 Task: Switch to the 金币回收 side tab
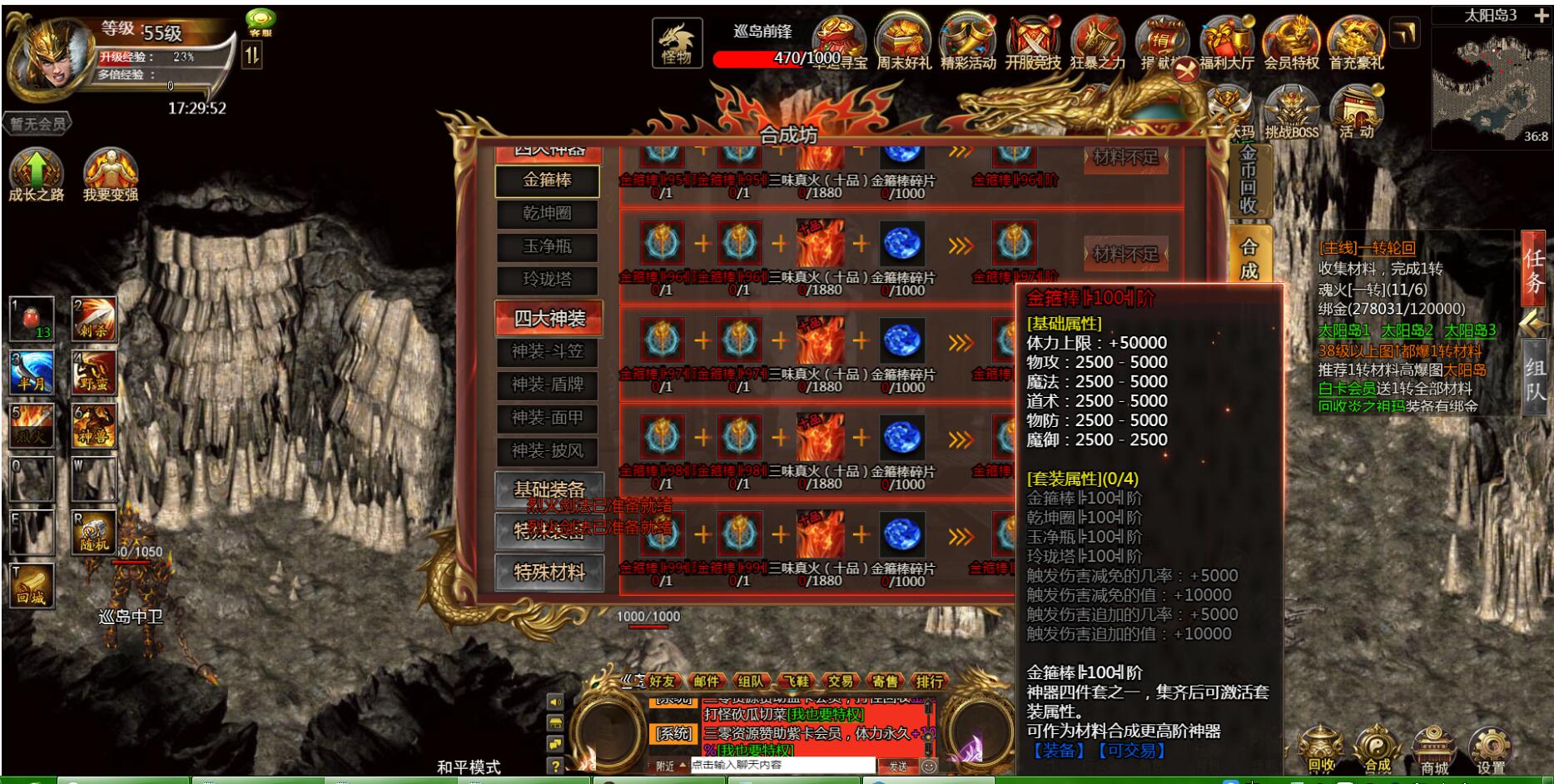1249,180
